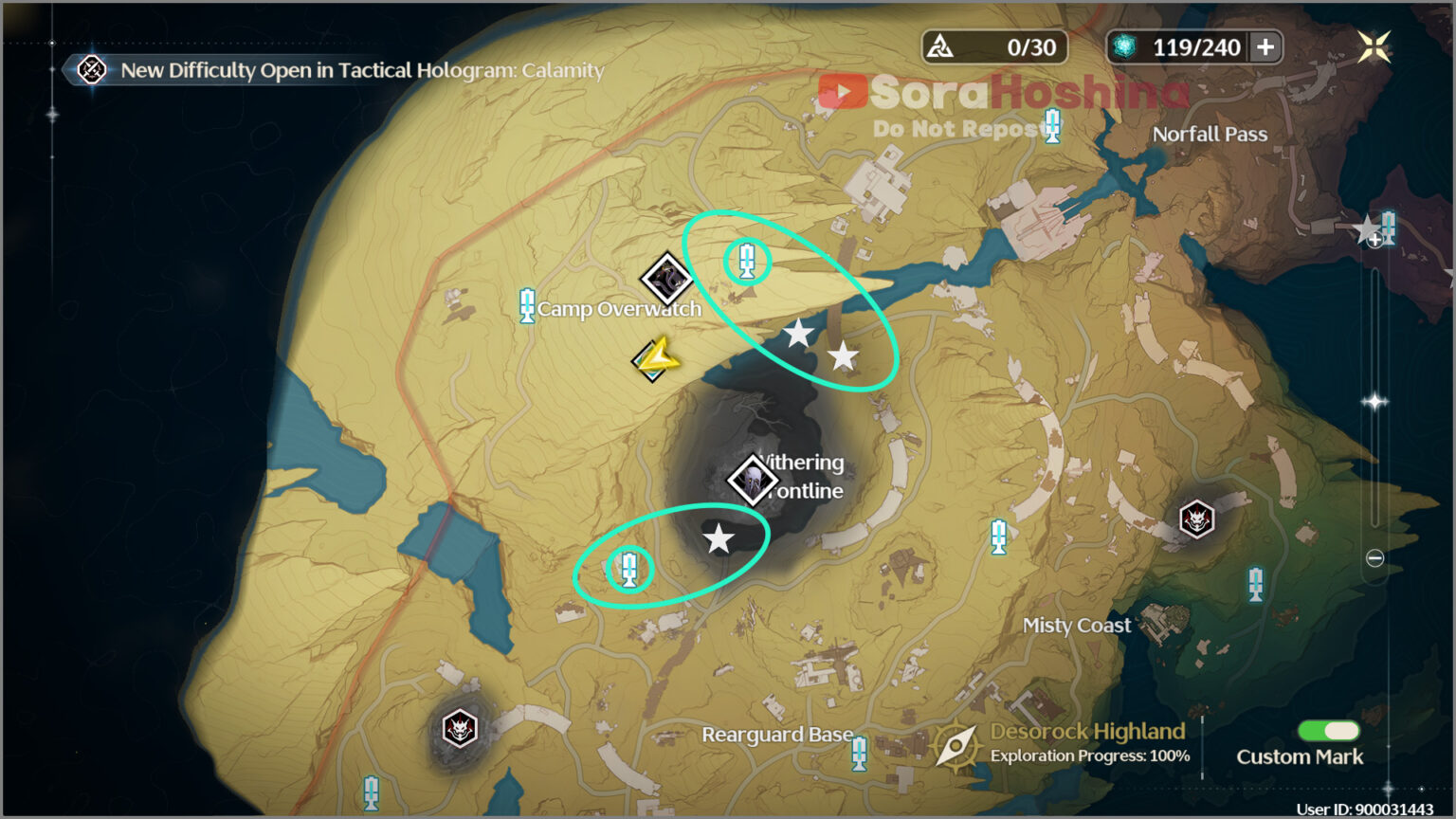Screen dimensions: 1456x819
Task: Select the star custom mark near Withering Frontline
Action: pyautogui.click(x=719, y=539)
